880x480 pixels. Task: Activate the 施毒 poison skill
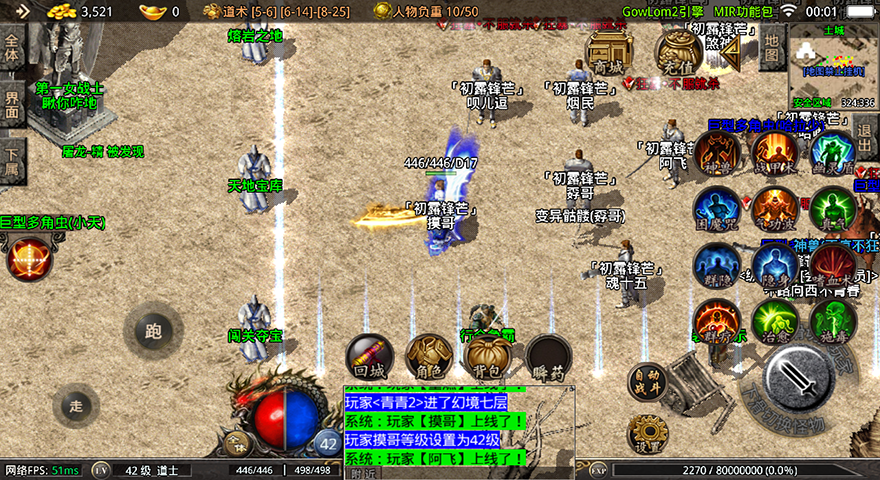pos(832,321)
